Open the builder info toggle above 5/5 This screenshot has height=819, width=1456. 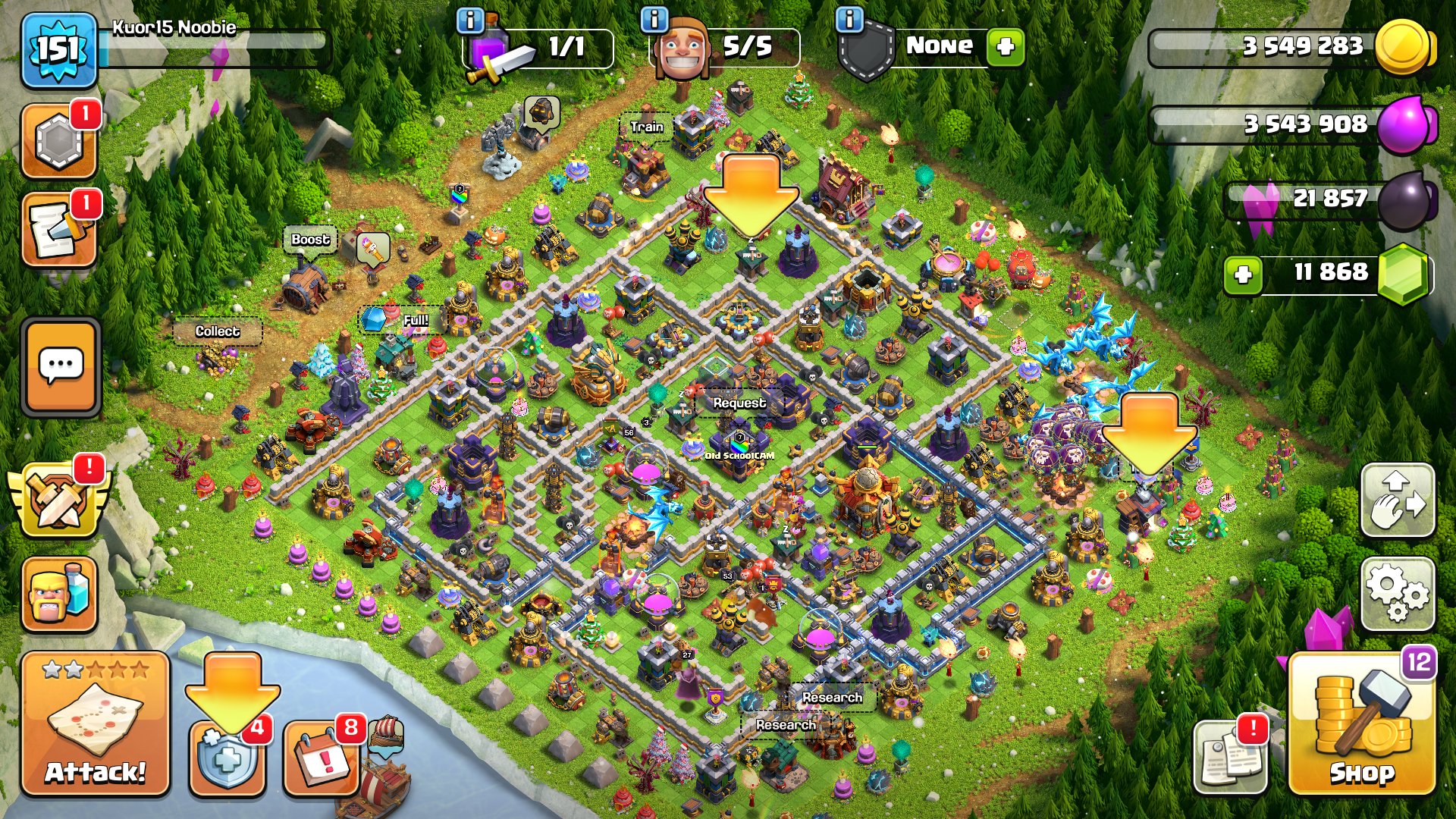click(654, 19)
